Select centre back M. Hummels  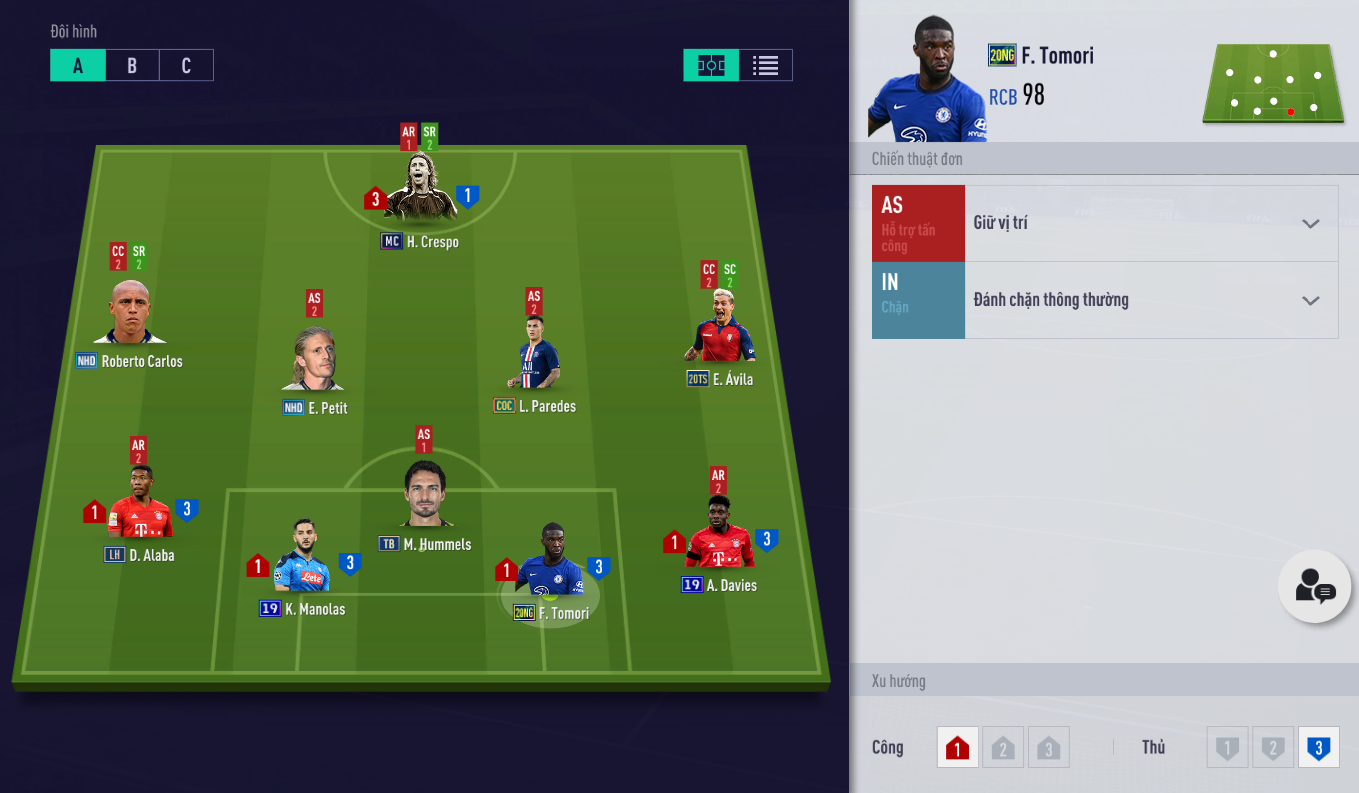tap(424, 497)
